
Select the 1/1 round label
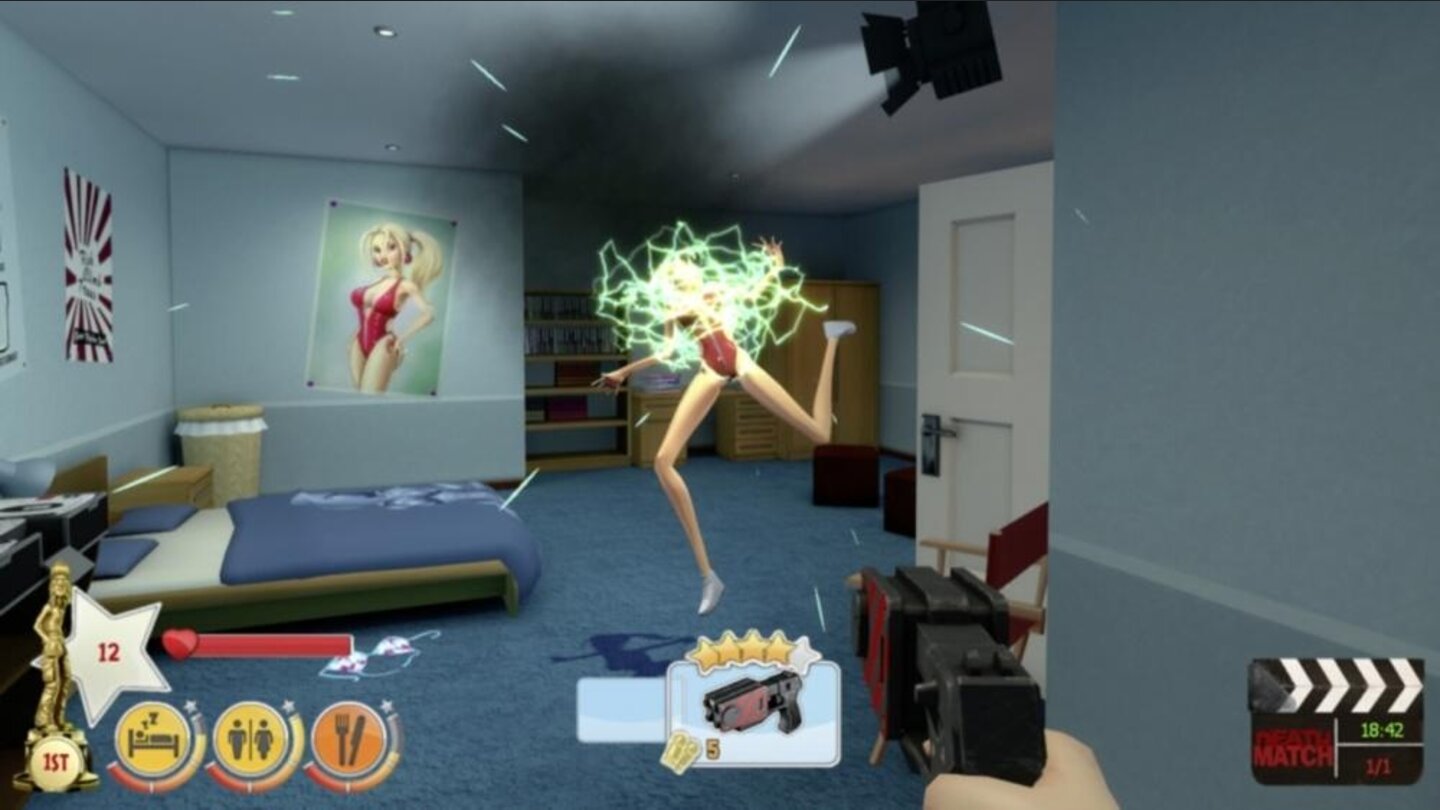1379,766
